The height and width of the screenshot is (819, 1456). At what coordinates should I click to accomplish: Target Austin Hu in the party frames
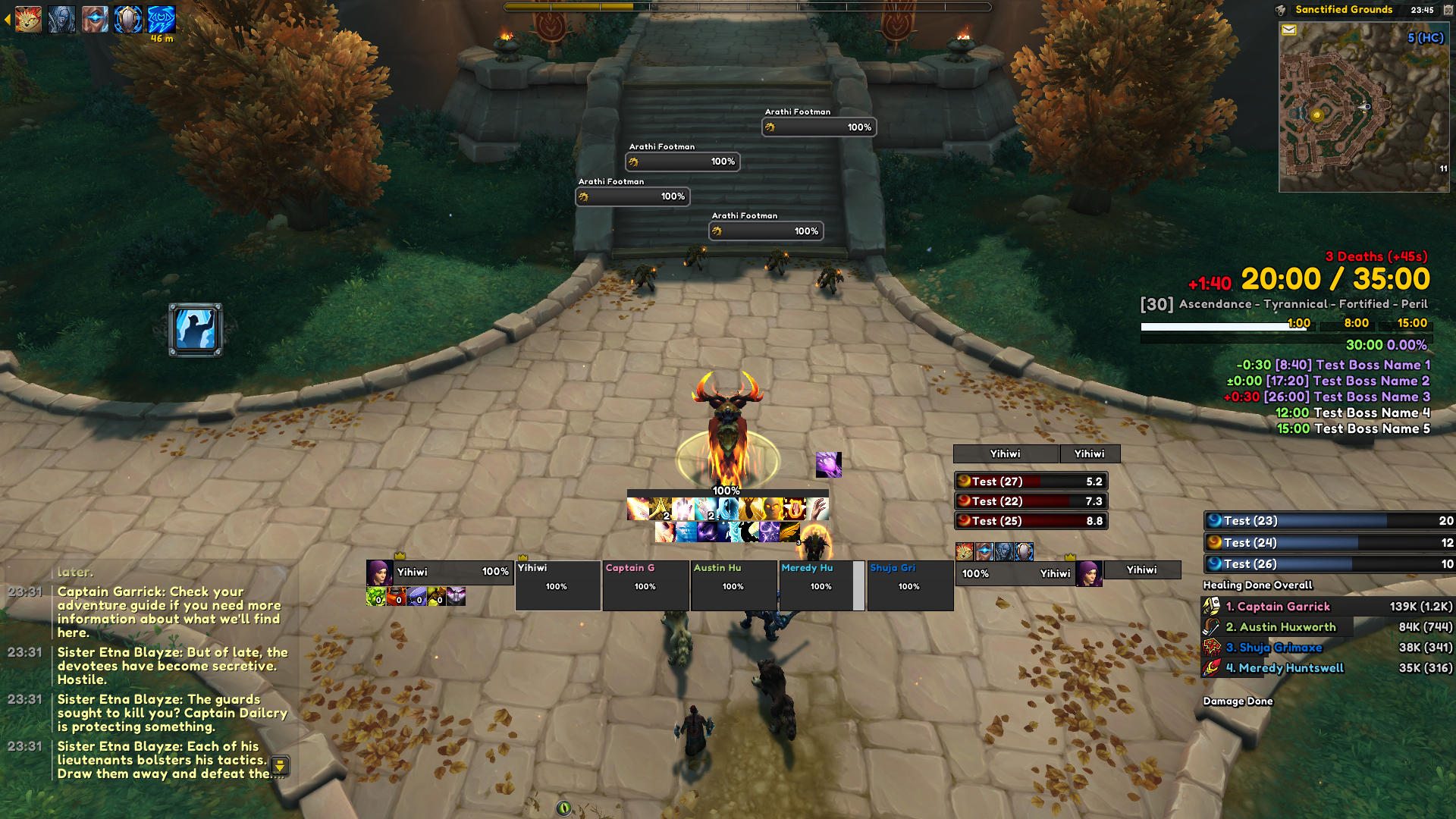pyautogui.click(x=733, y=585)
